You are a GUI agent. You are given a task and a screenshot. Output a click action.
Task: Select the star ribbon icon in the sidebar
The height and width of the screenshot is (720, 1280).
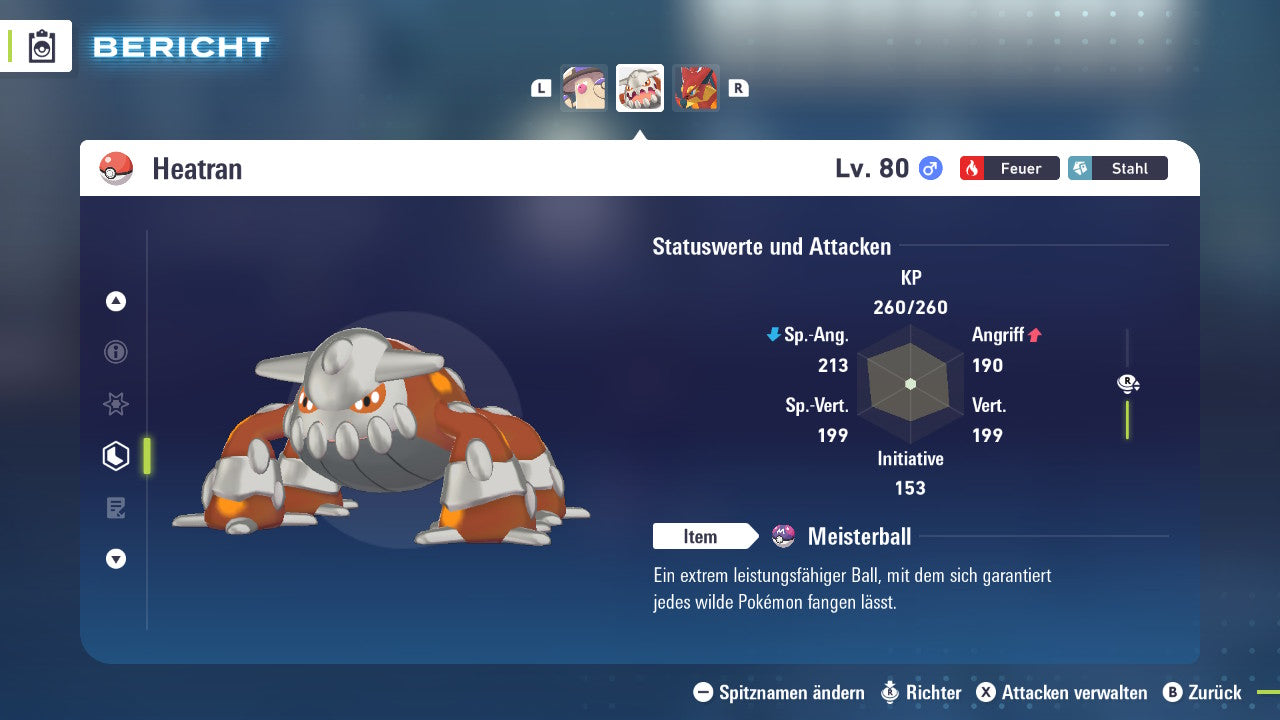(115, 404)
